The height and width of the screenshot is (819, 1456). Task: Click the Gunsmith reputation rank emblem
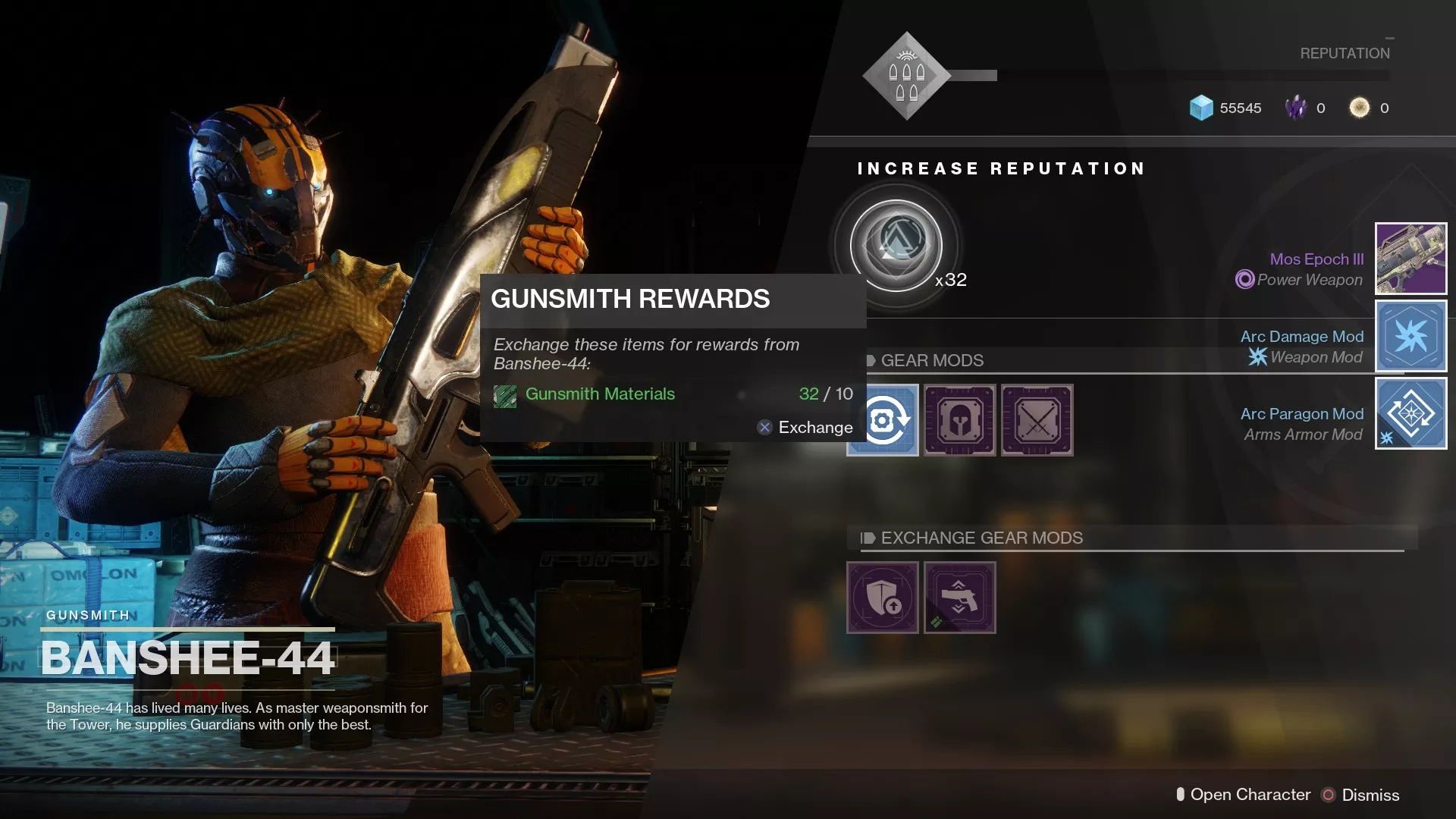(x=905, y=74)
